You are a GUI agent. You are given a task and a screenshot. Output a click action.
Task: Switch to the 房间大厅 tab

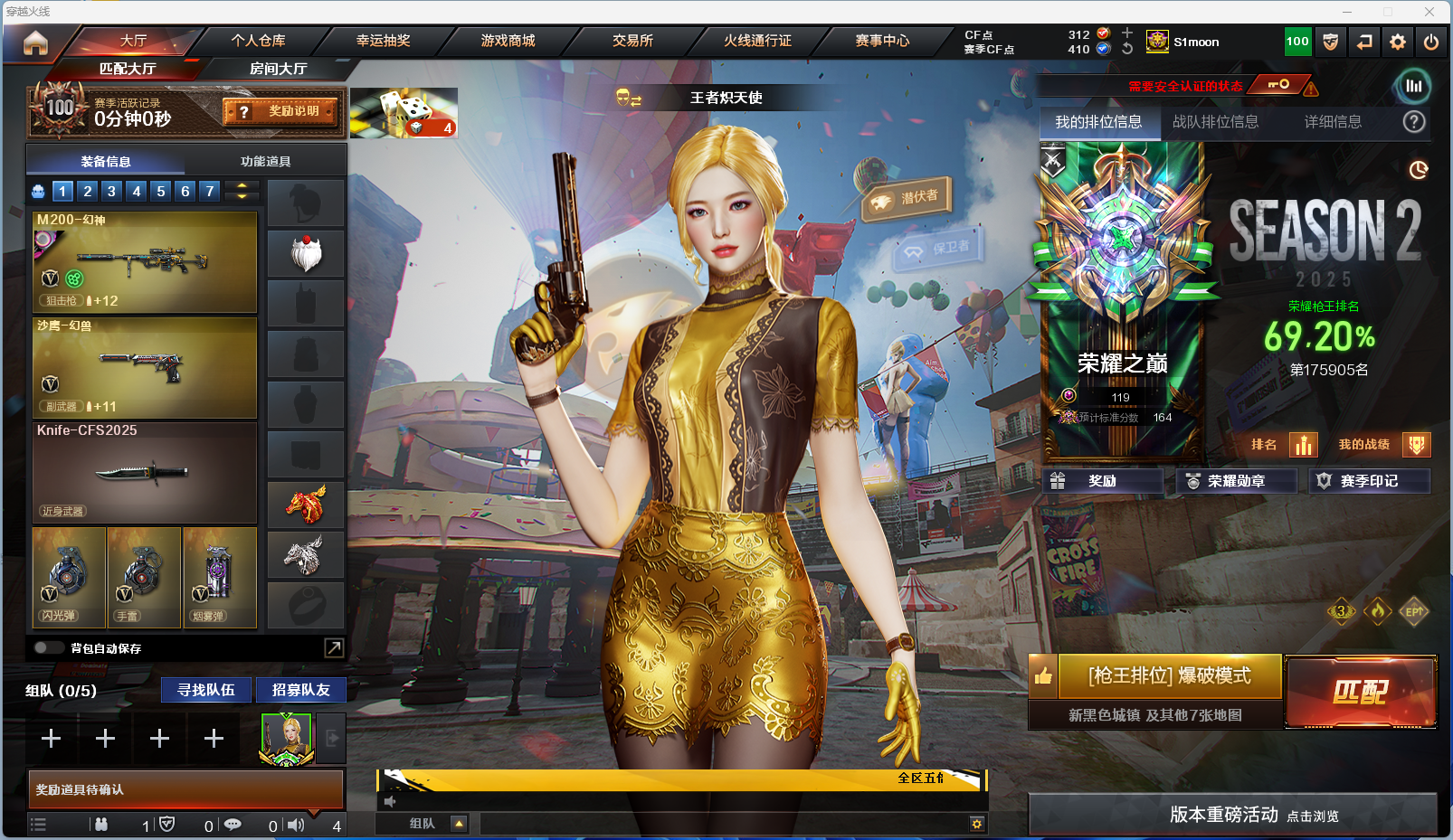tap(278, 69)
